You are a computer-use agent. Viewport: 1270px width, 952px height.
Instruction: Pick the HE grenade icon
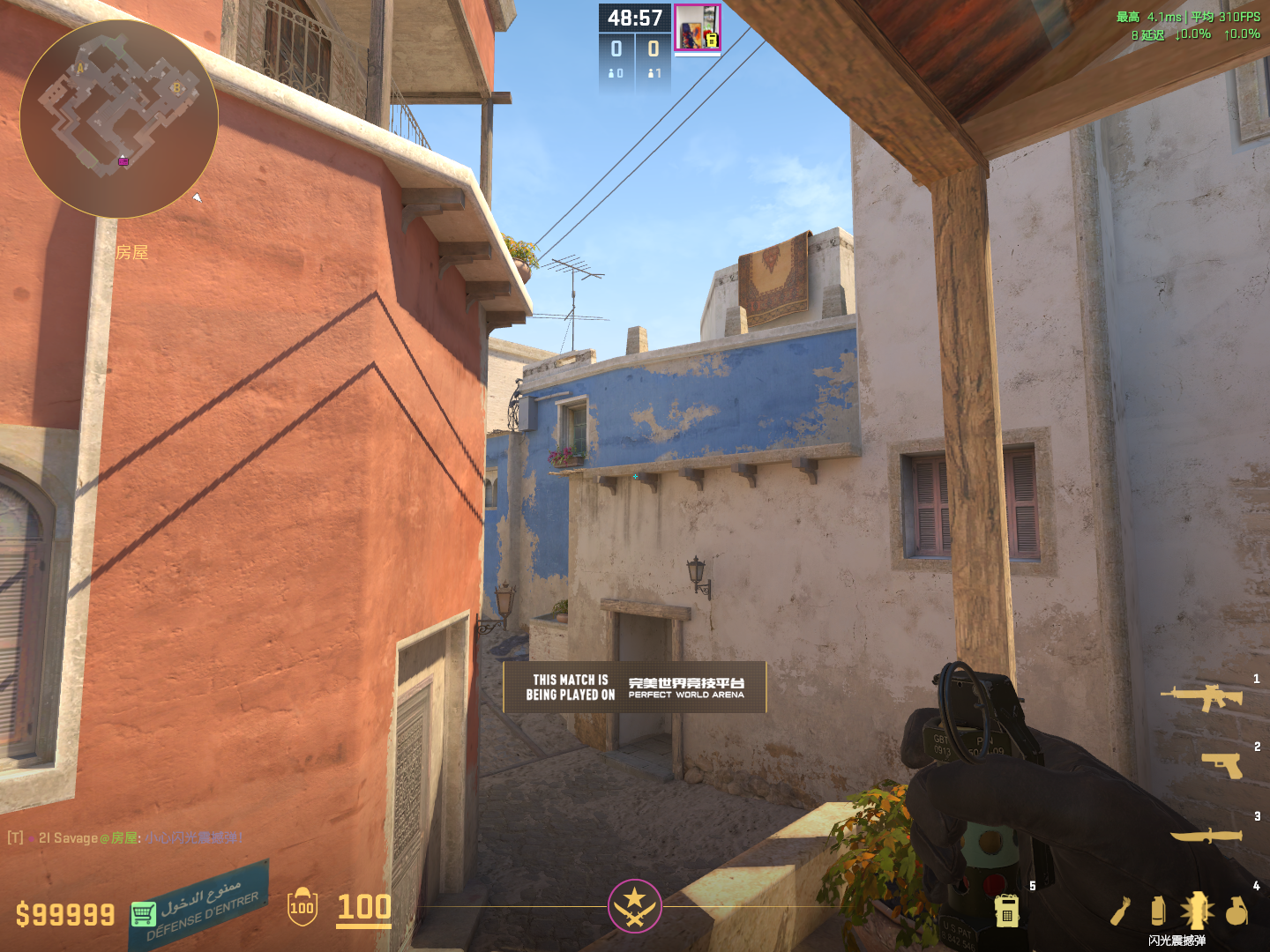1236,911
